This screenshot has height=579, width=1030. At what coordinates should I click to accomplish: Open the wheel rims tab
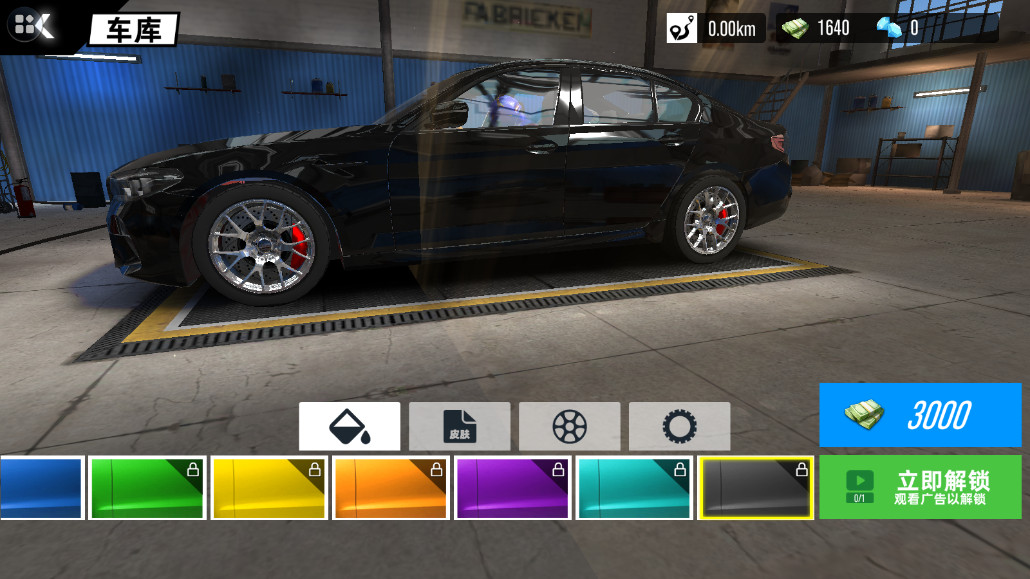point(570,427)
